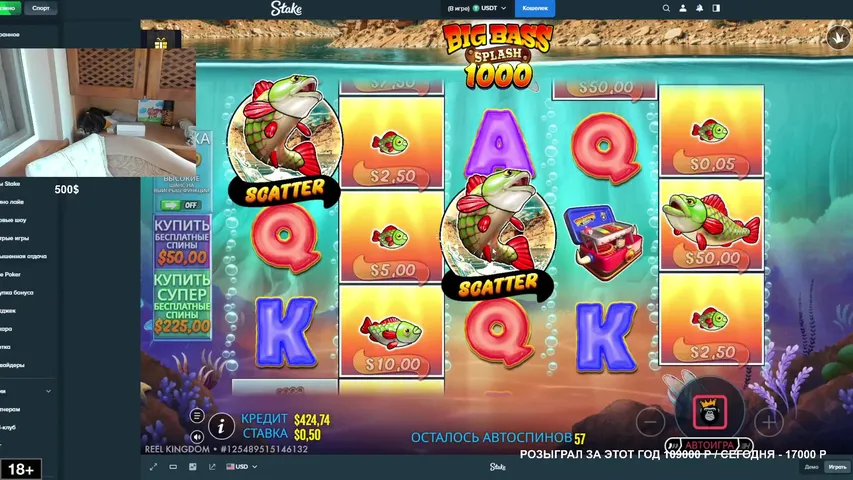Image resolution: width=853 pixels, height=480 pixels.
Task: Open the USD currency selector below game
Action: (241, 467)
